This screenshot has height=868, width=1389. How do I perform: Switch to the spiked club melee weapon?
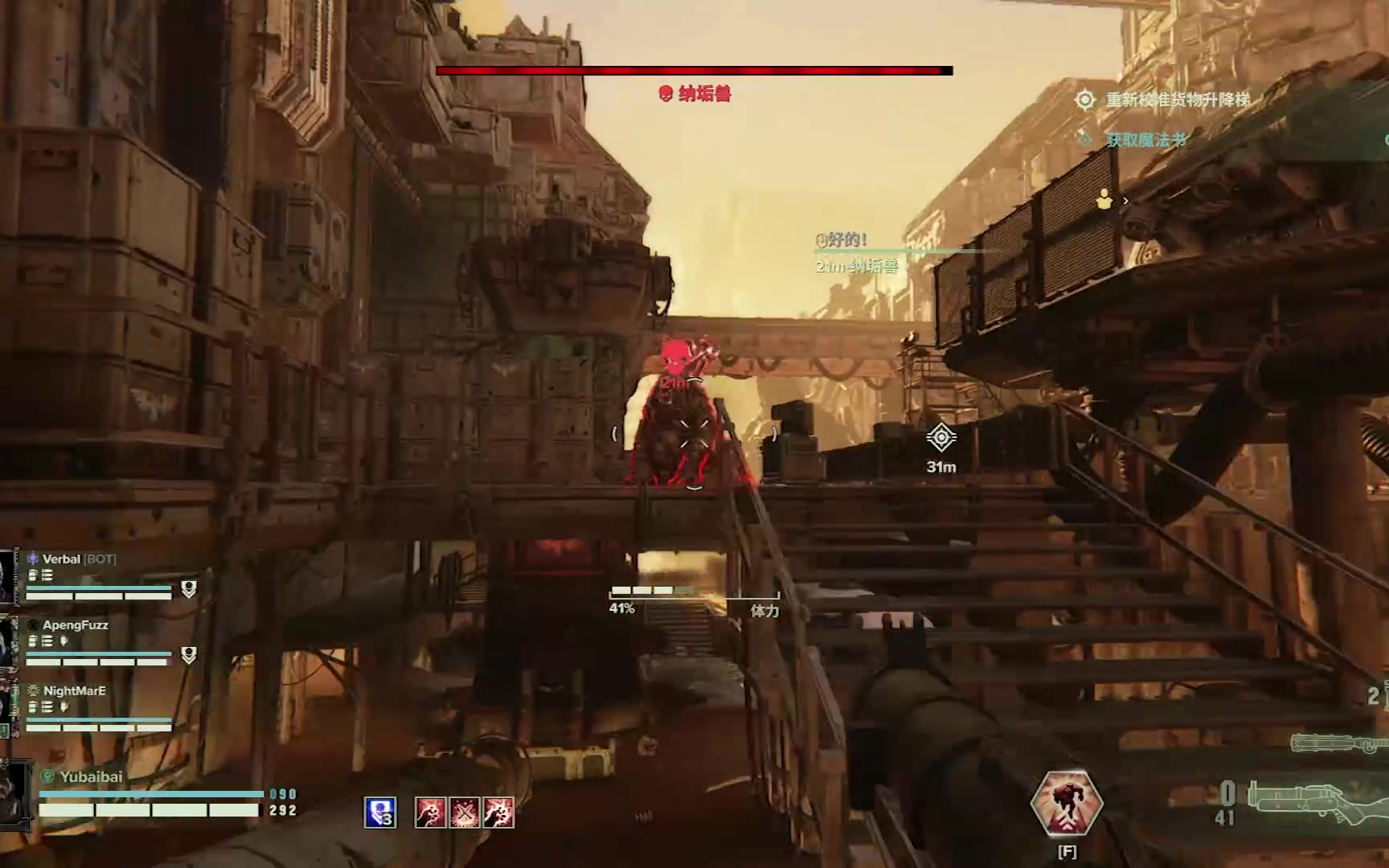[x=1338, y=743]
